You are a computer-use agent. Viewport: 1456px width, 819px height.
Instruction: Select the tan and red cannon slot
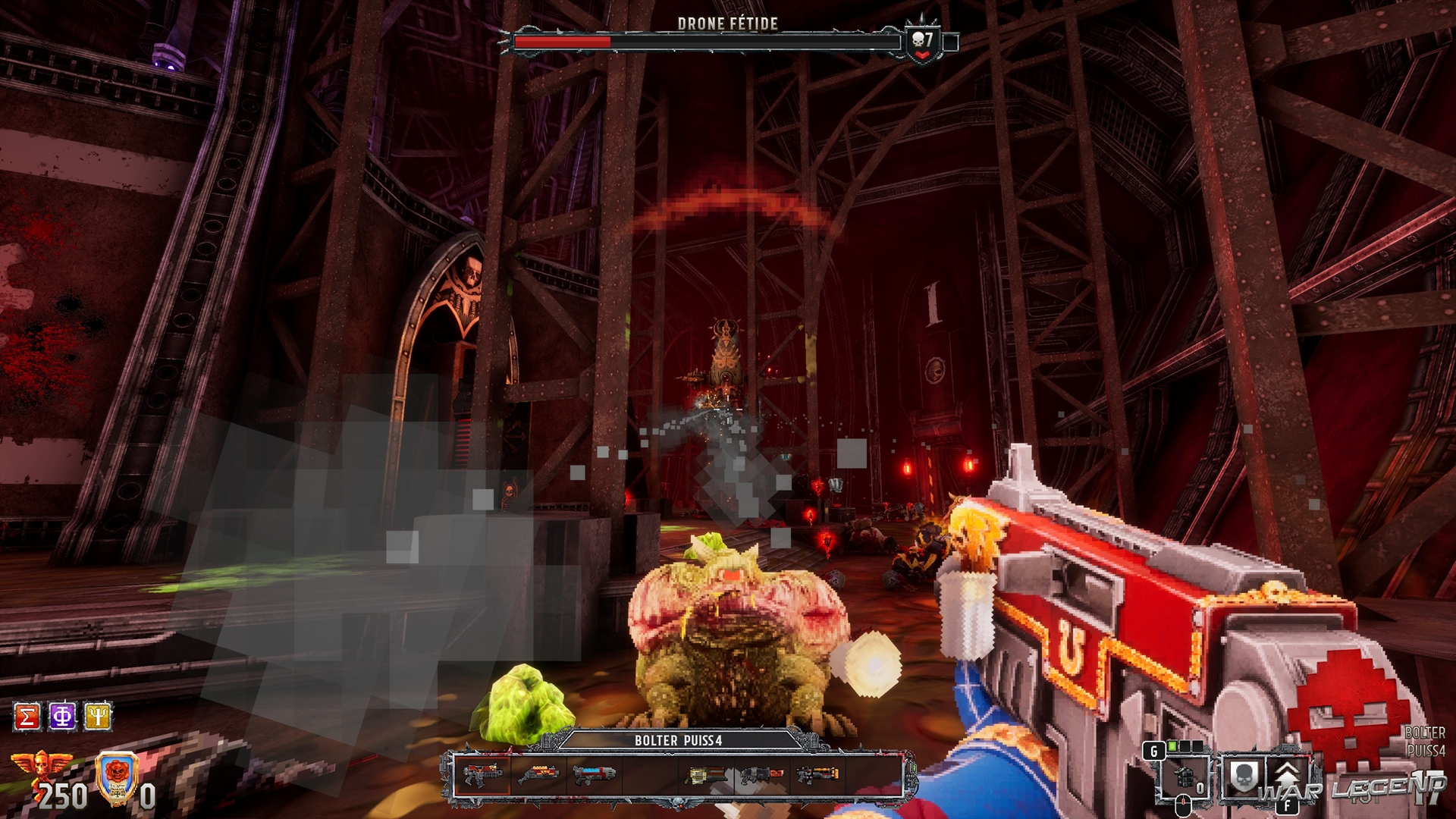(705, 775)
